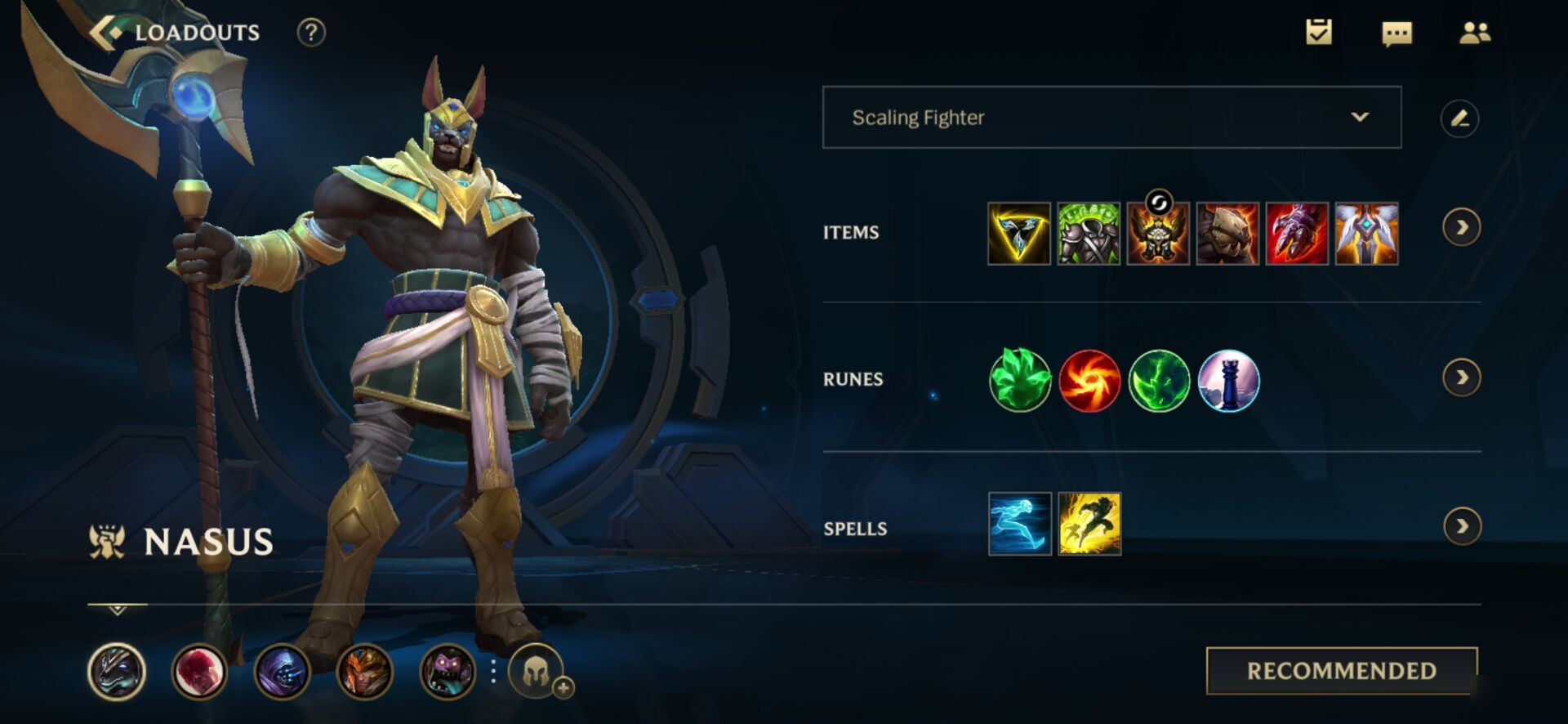The image size is (1568, 724).
Task: Open the Spells section arrow
Action: tap(1461, 526)
